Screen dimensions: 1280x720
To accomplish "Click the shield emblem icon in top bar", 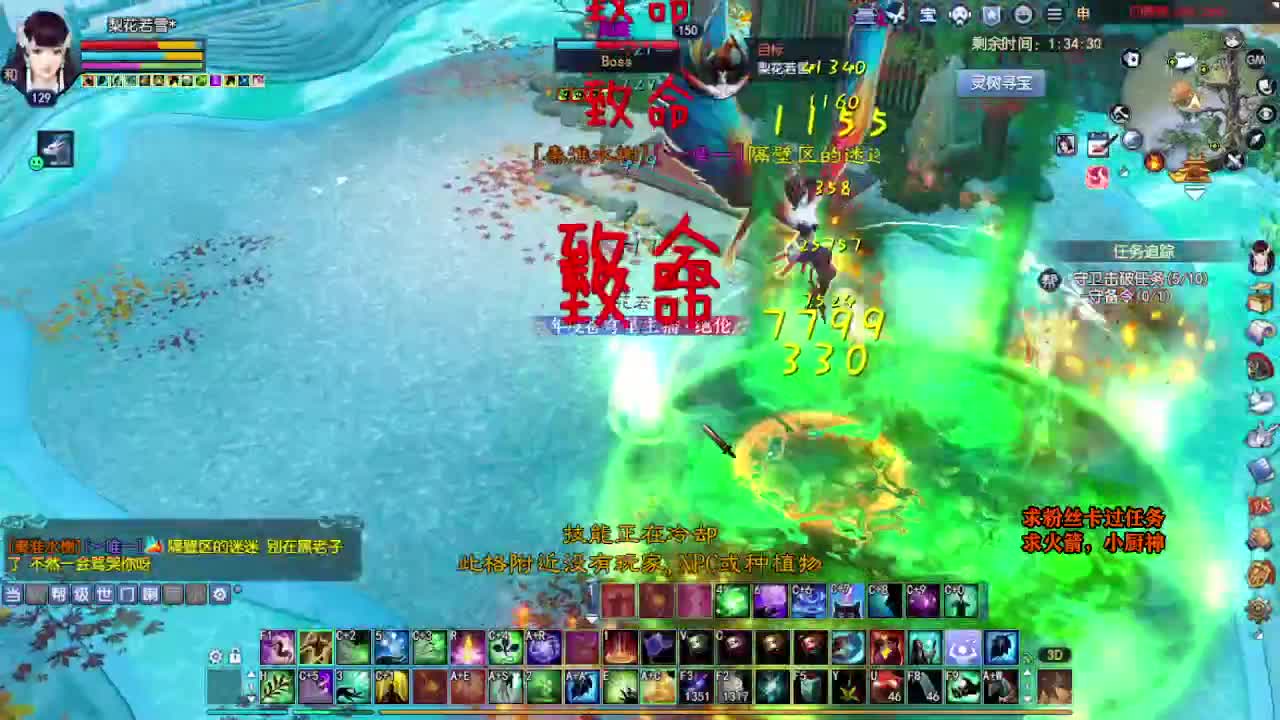I will (991, 15).
